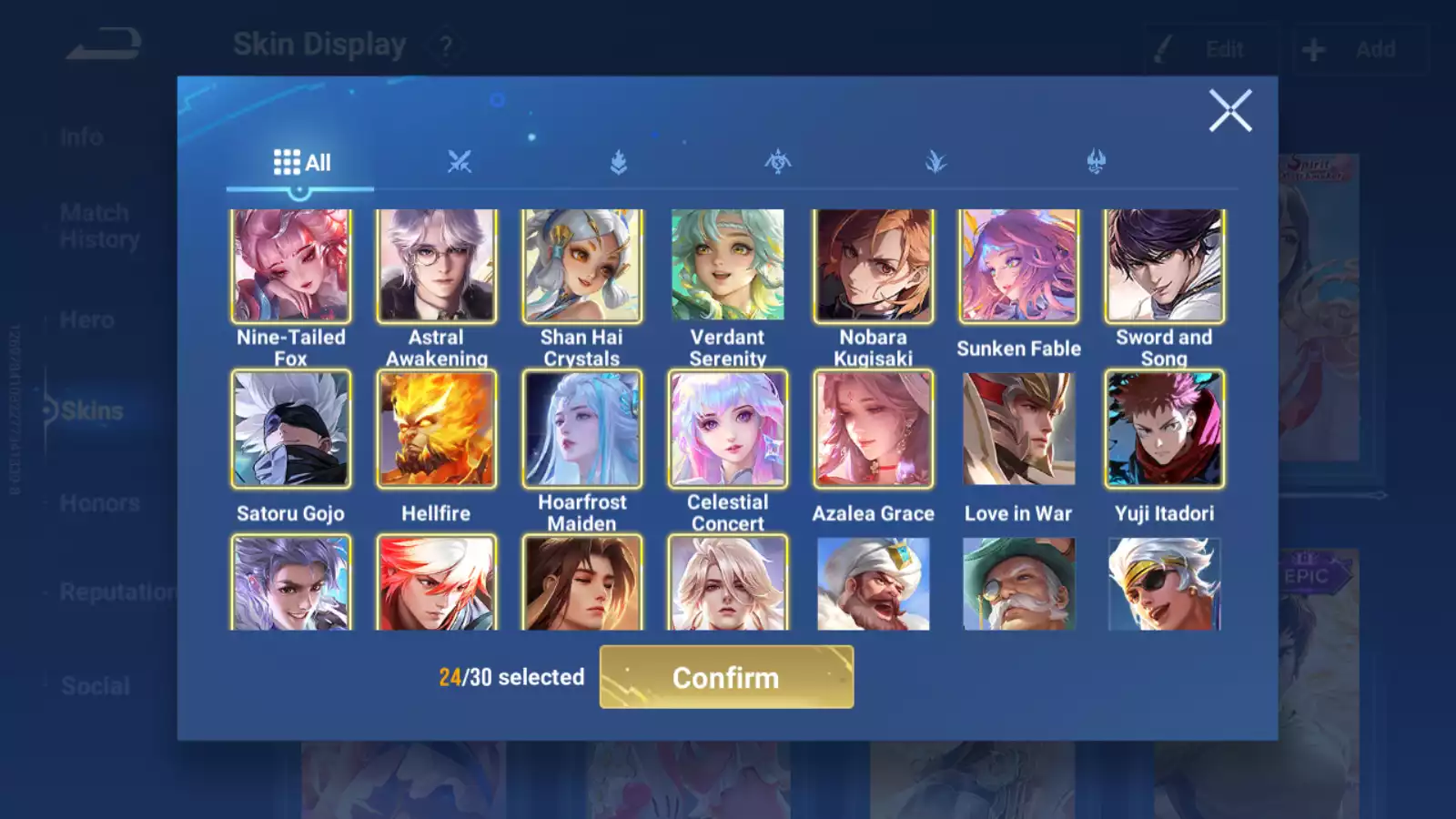Viewport: 1456px width, 819px height.
Task: Select the Love in War skin
Action: pyautogui.click(x=1018, y=428)
